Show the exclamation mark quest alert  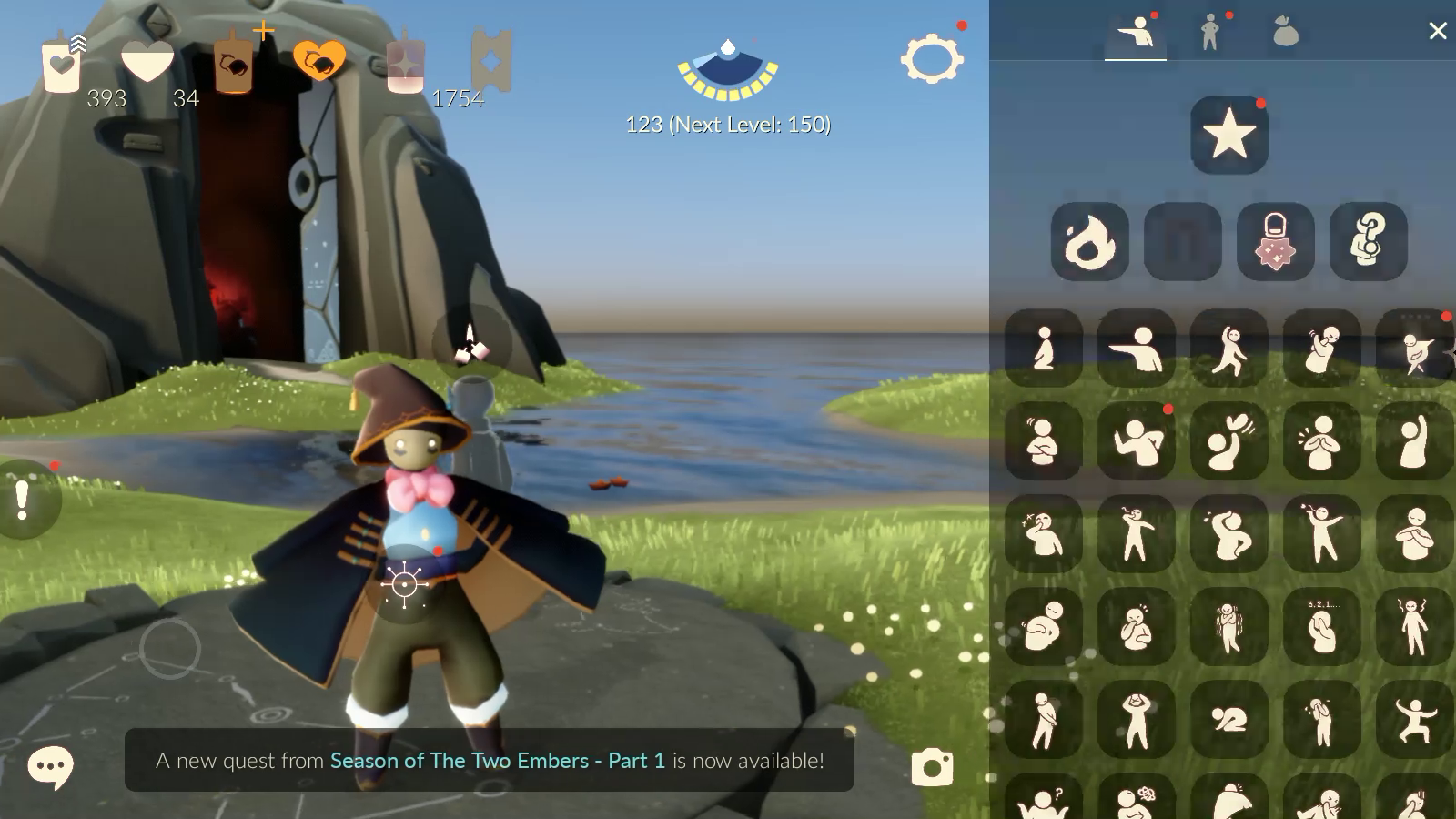(24, 500)
